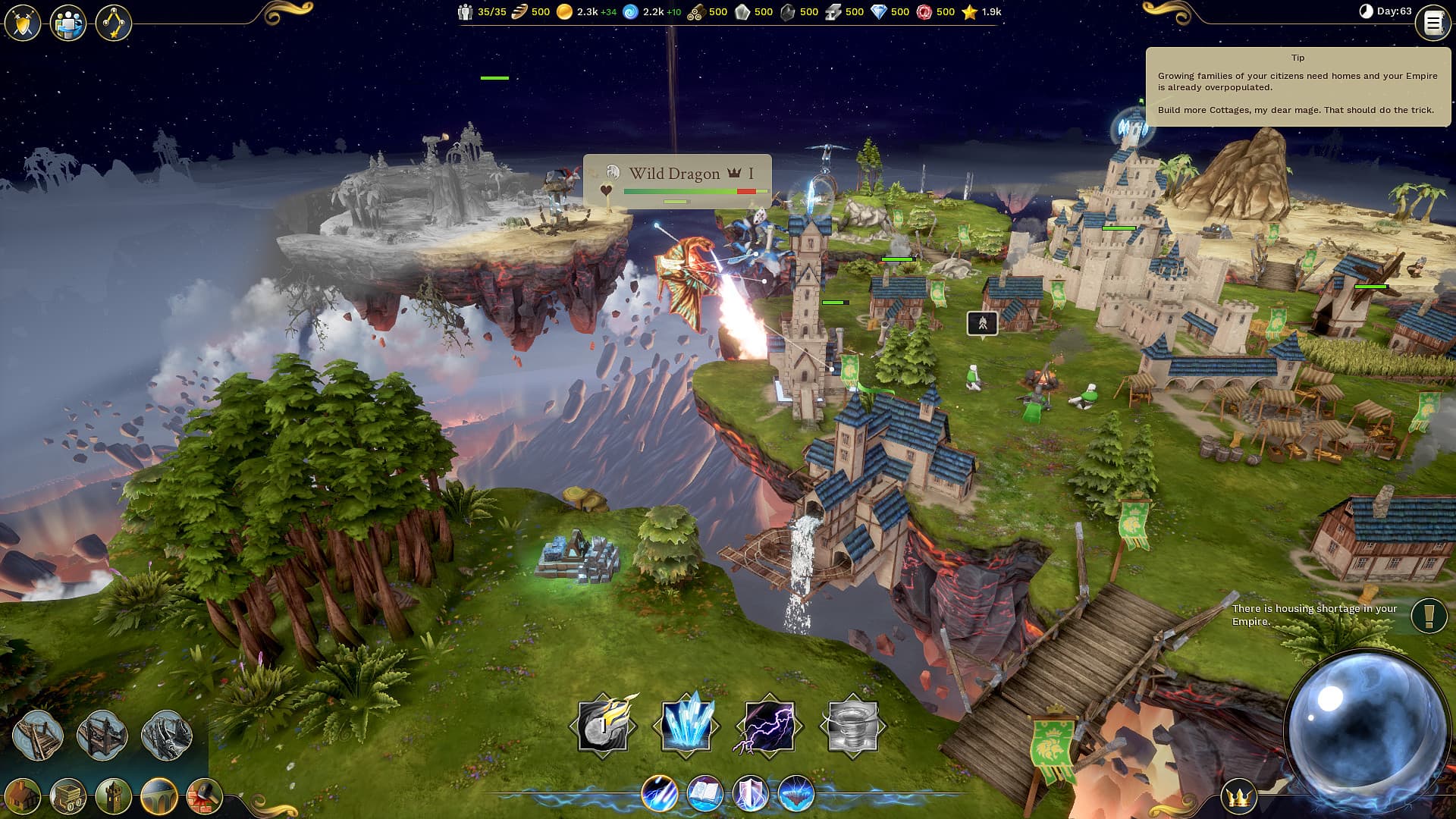Select the Wild Dragon nameplate
This screenshot has width=1456, height=819.
tap(677, 173)
